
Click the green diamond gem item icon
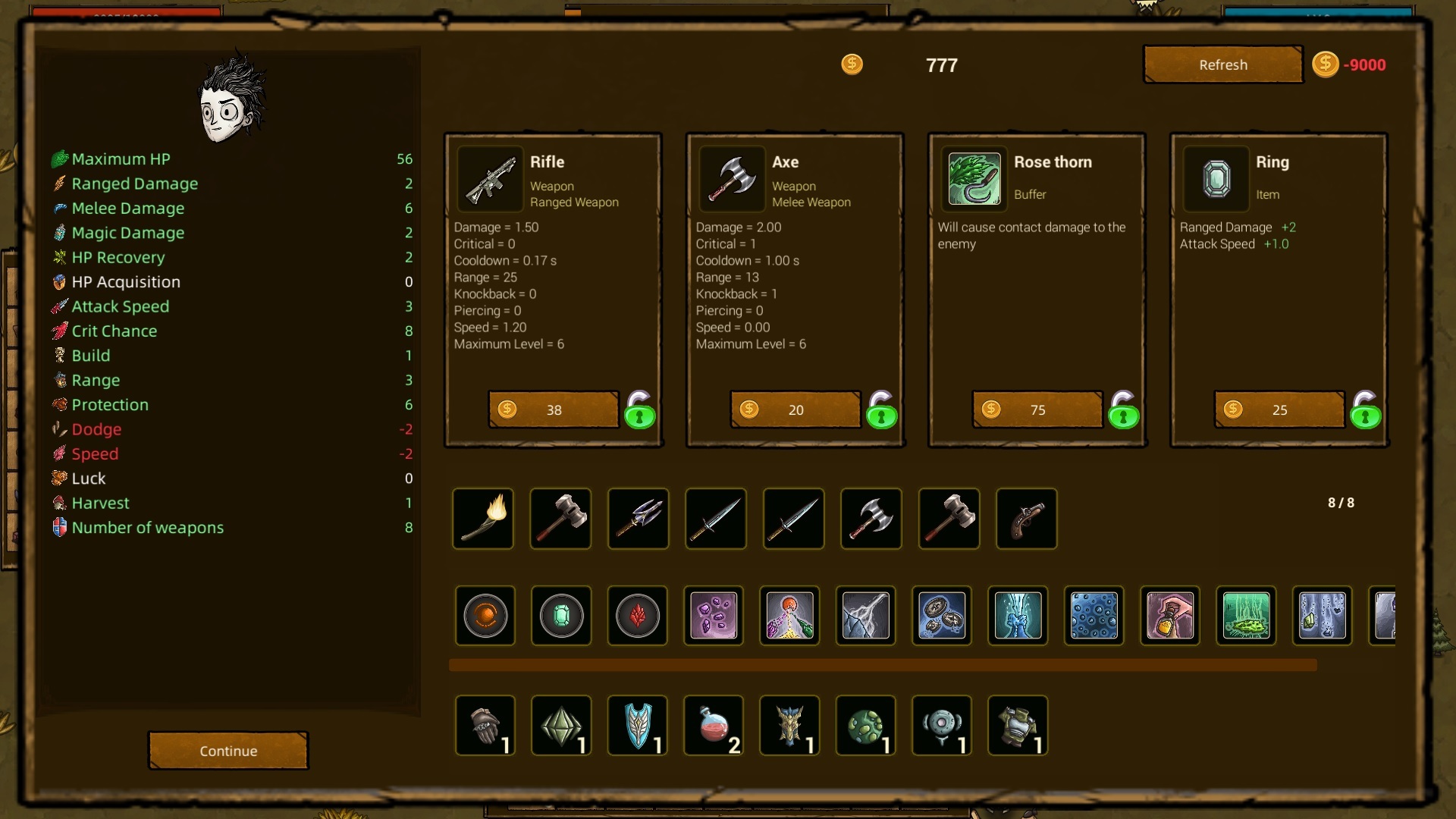tap(560, 725)
